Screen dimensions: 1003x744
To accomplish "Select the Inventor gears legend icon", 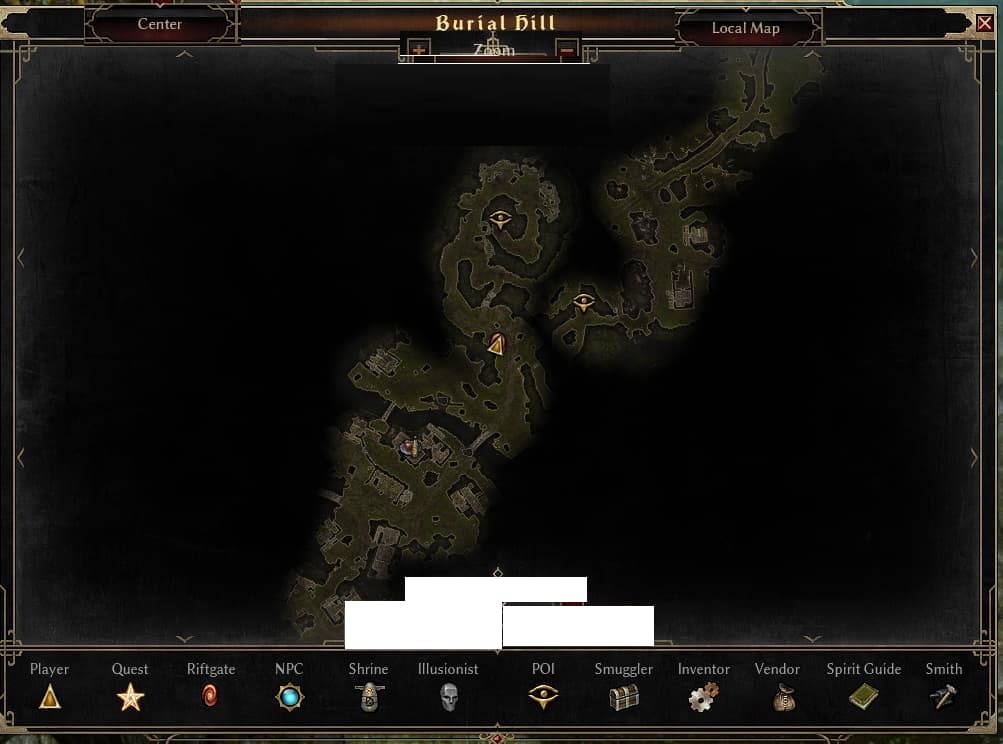I will [x=703, y=697].
